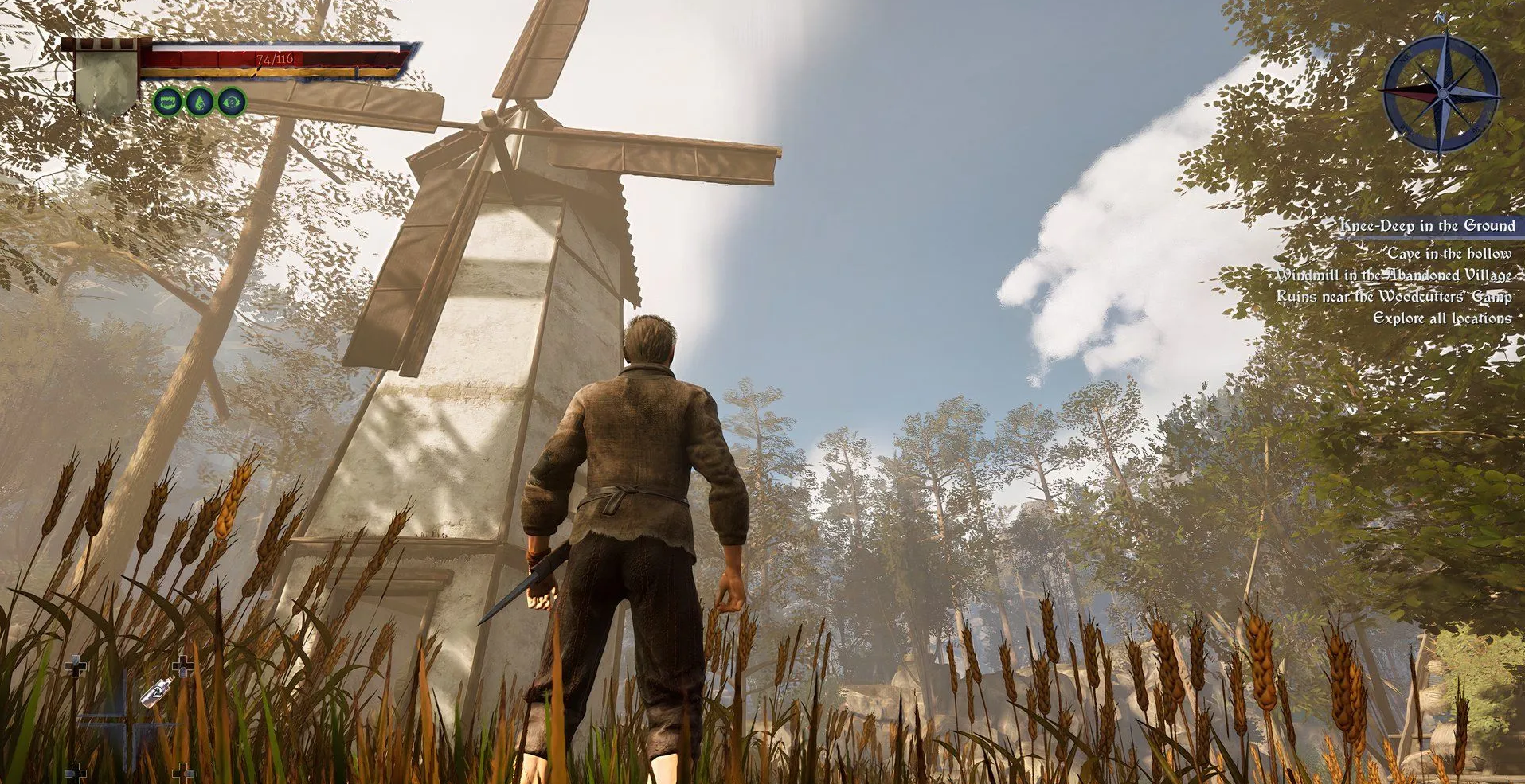Open the compass rose

(1441, 94)
